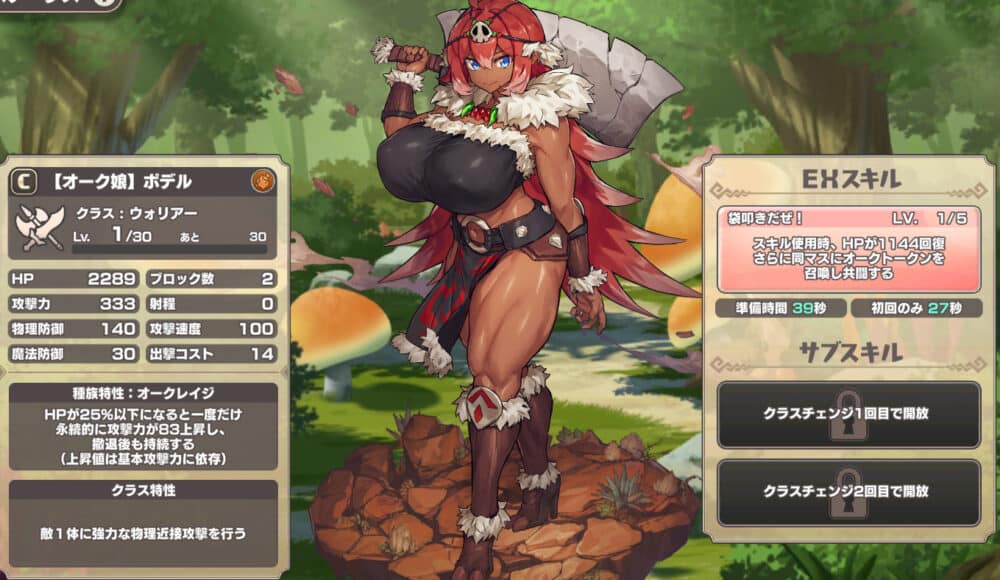Open the locked sub skill for class change 1
This screenshot has width=1000, height=580.
pyautogui.click(x=848, y=413)
